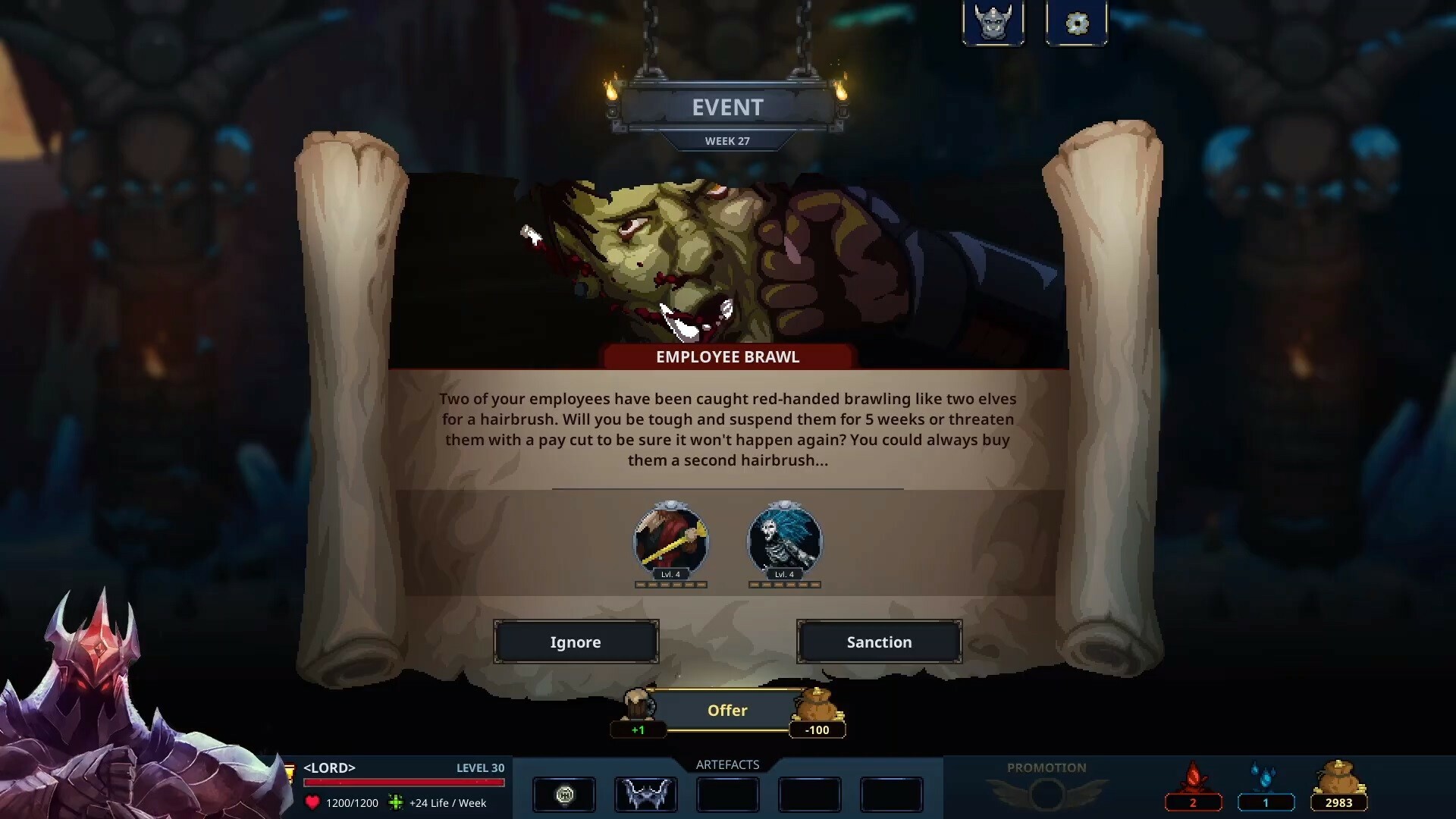Choose the Sanction option
Viewport: 1456px width, 819px height.
(879, 642)
